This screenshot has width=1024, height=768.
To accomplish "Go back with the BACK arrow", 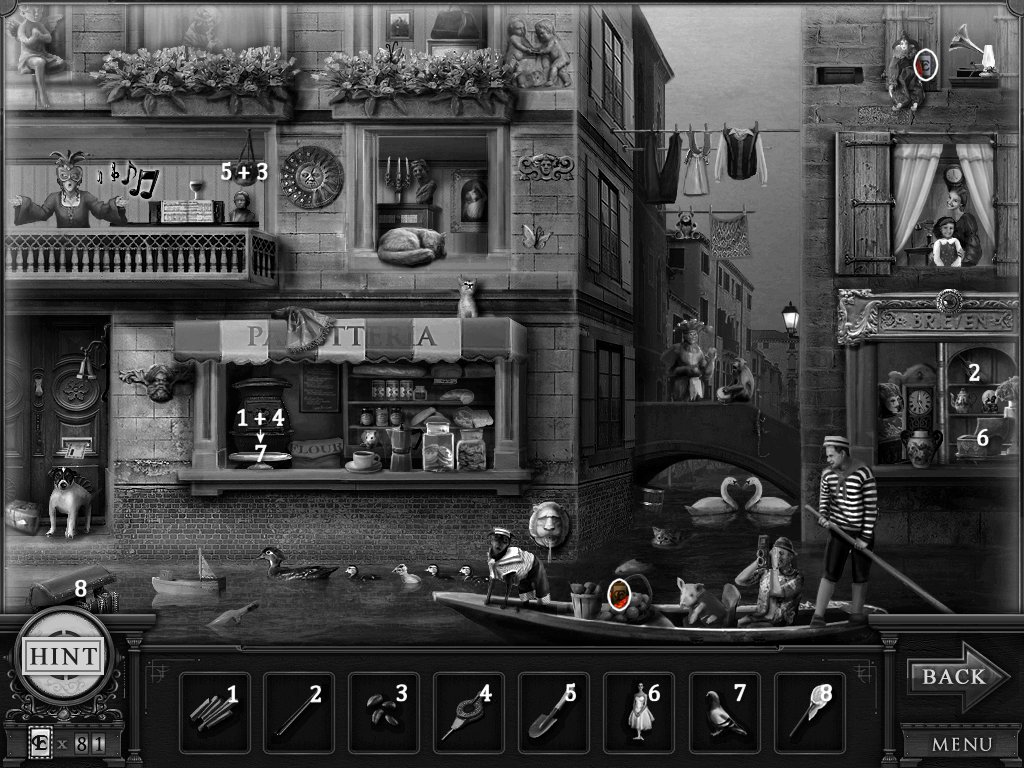I will pos(945,677).
